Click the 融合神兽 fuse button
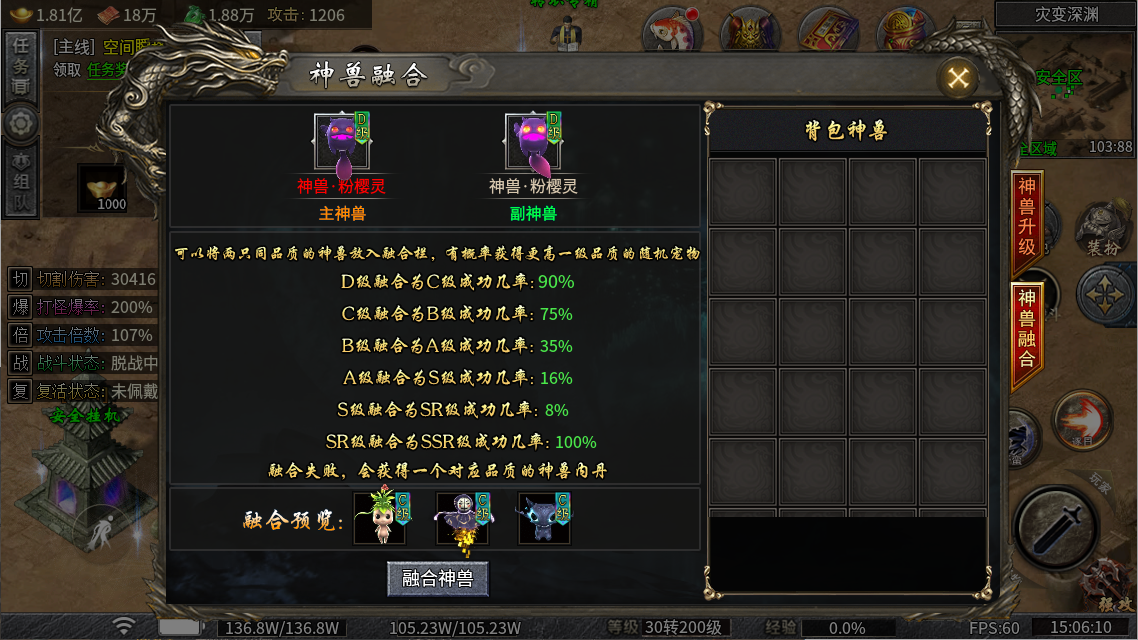The width and height of the screenshot is (1138, 640). tap(438, 578)
